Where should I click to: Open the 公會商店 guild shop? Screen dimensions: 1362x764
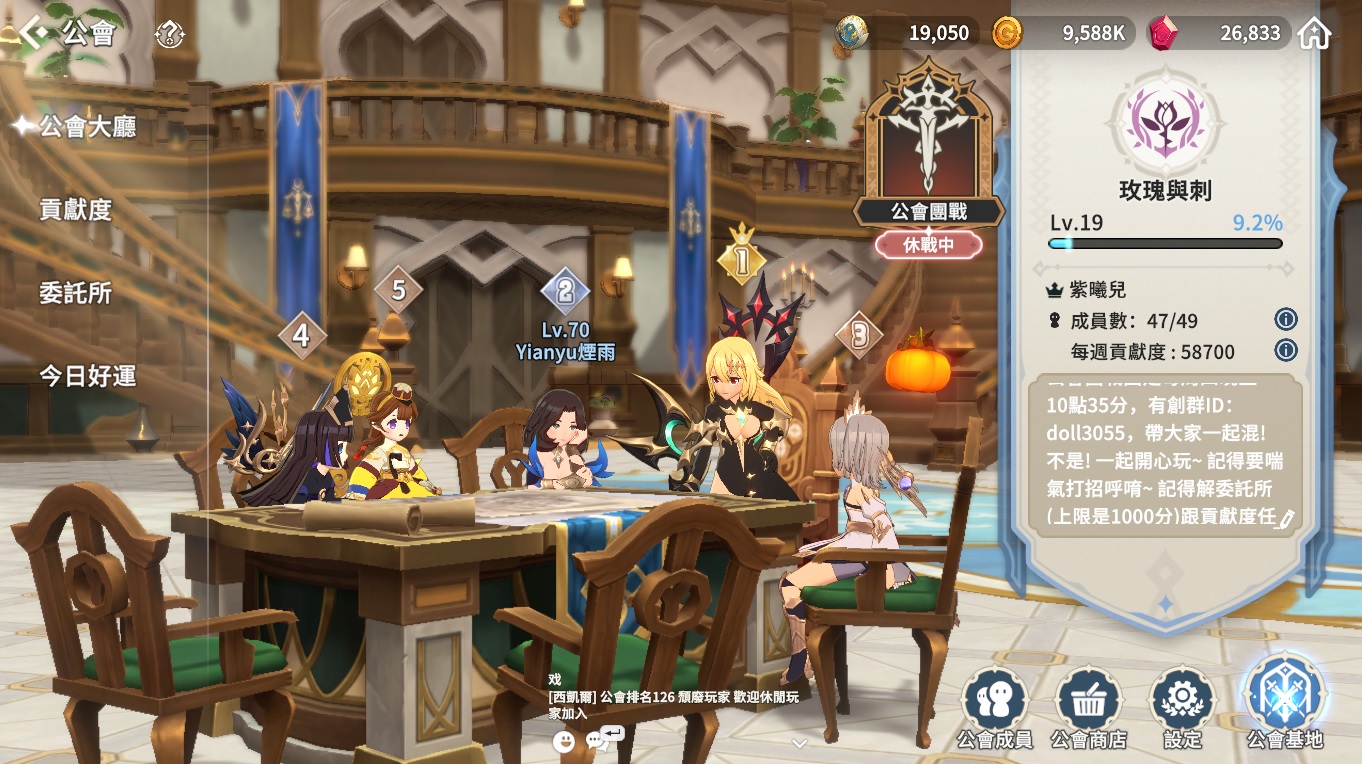(x=1088, y=708)
